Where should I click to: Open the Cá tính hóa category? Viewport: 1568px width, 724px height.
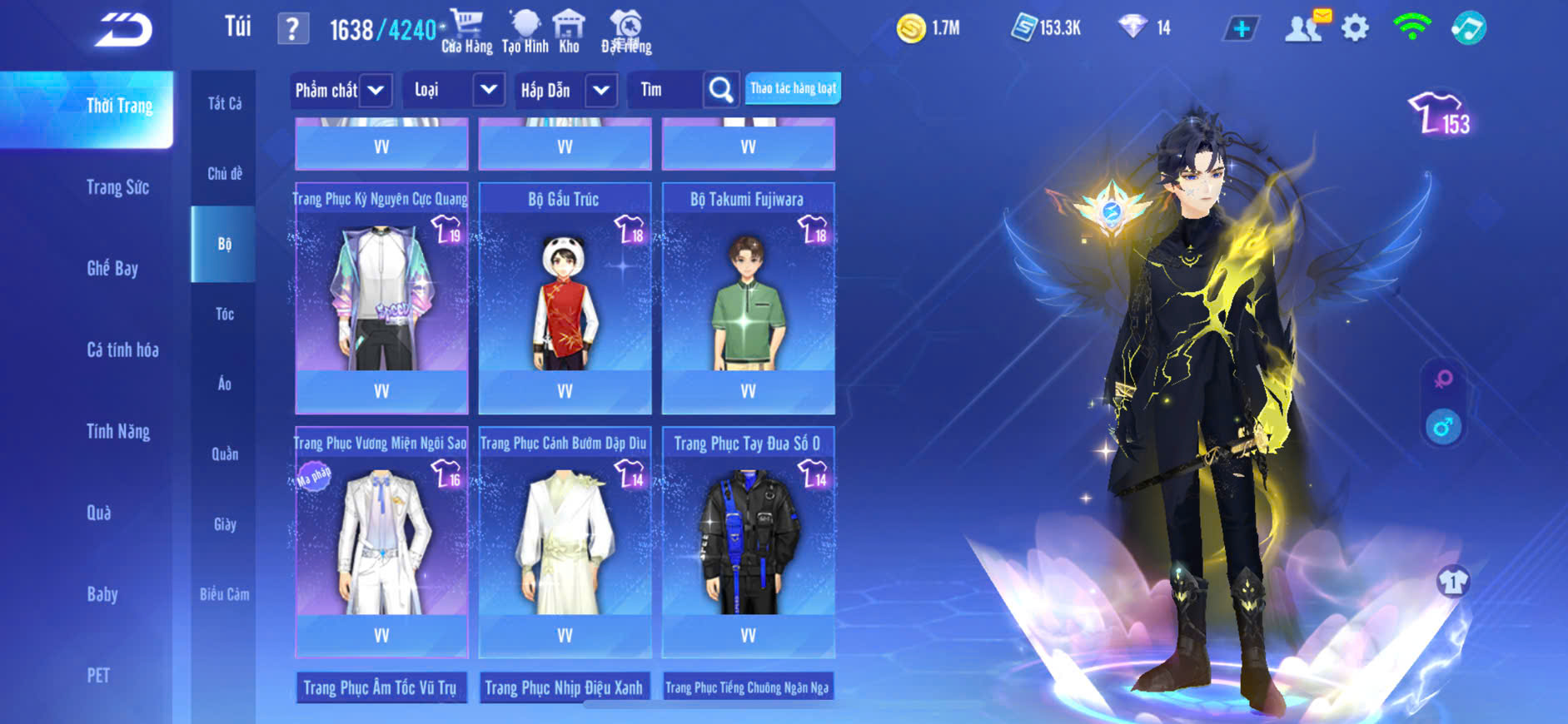coord(122,350)
